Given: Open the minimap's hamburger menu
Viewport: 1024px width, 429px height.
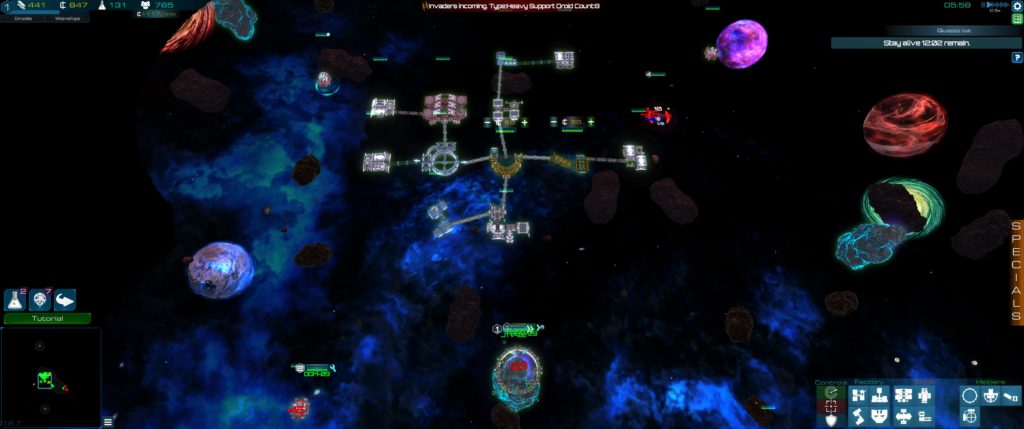Looking at the screenshot, I should (108, 422).
